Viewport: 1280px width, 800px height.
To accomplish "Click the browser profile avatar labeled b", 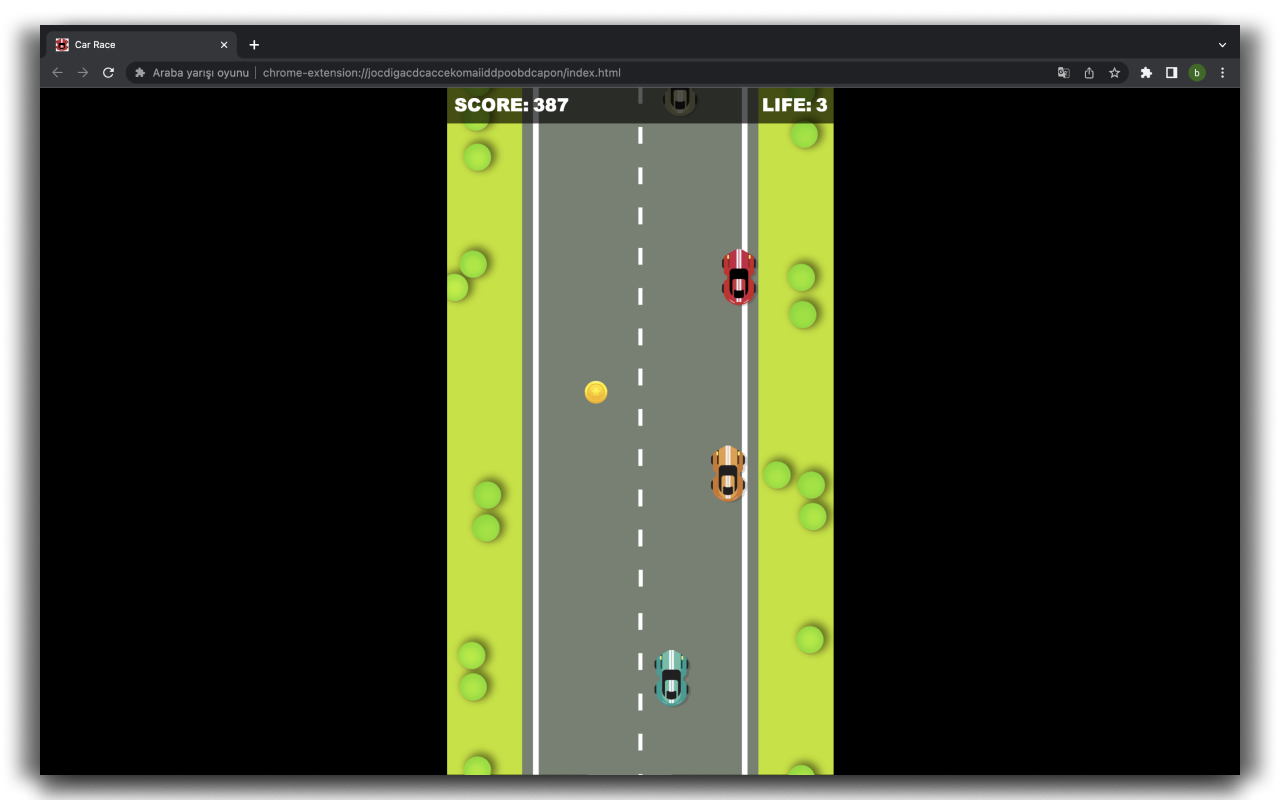I will tap(1197, 72).
